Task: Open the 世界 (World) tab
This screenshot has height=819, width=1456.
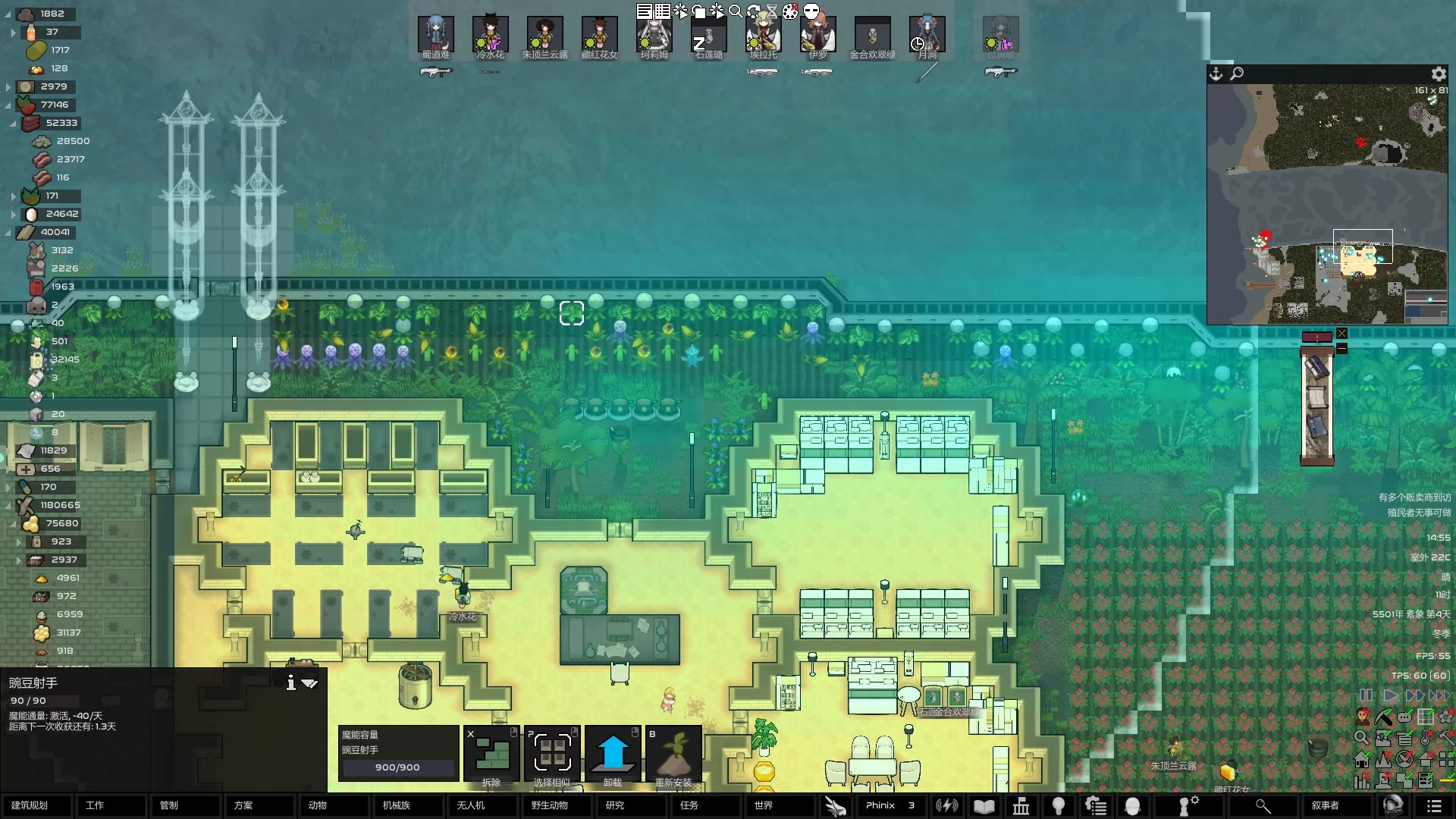Action: point(764,805)
